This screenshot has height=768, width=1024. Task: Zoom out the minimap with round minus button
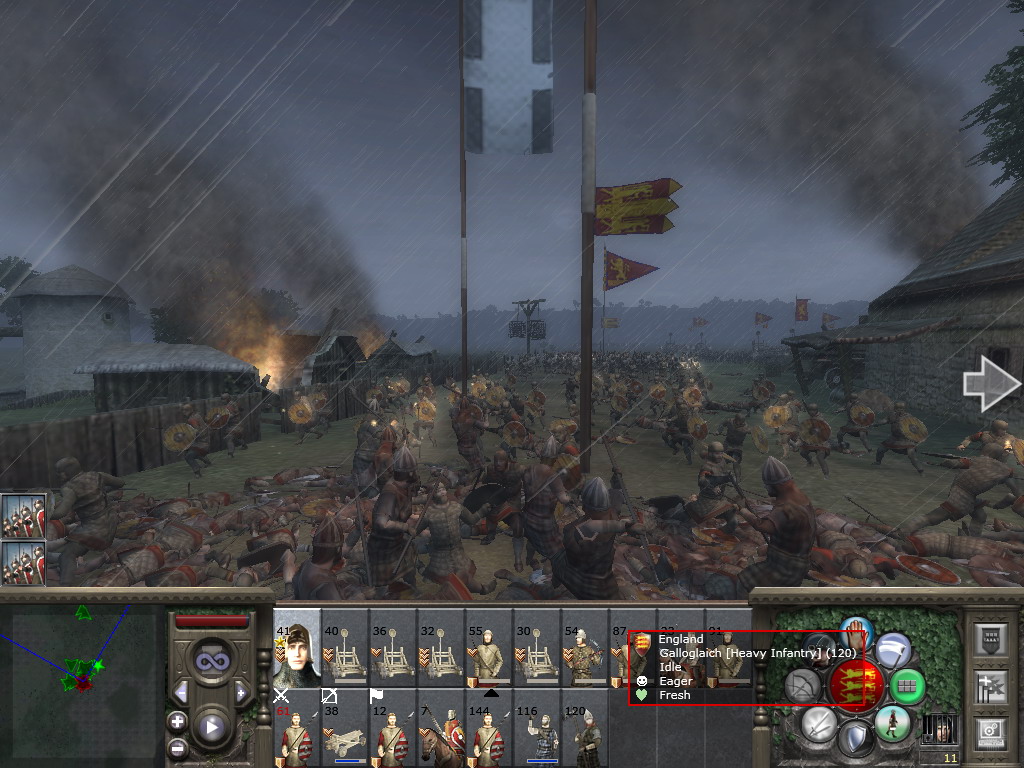pos(177,746)
